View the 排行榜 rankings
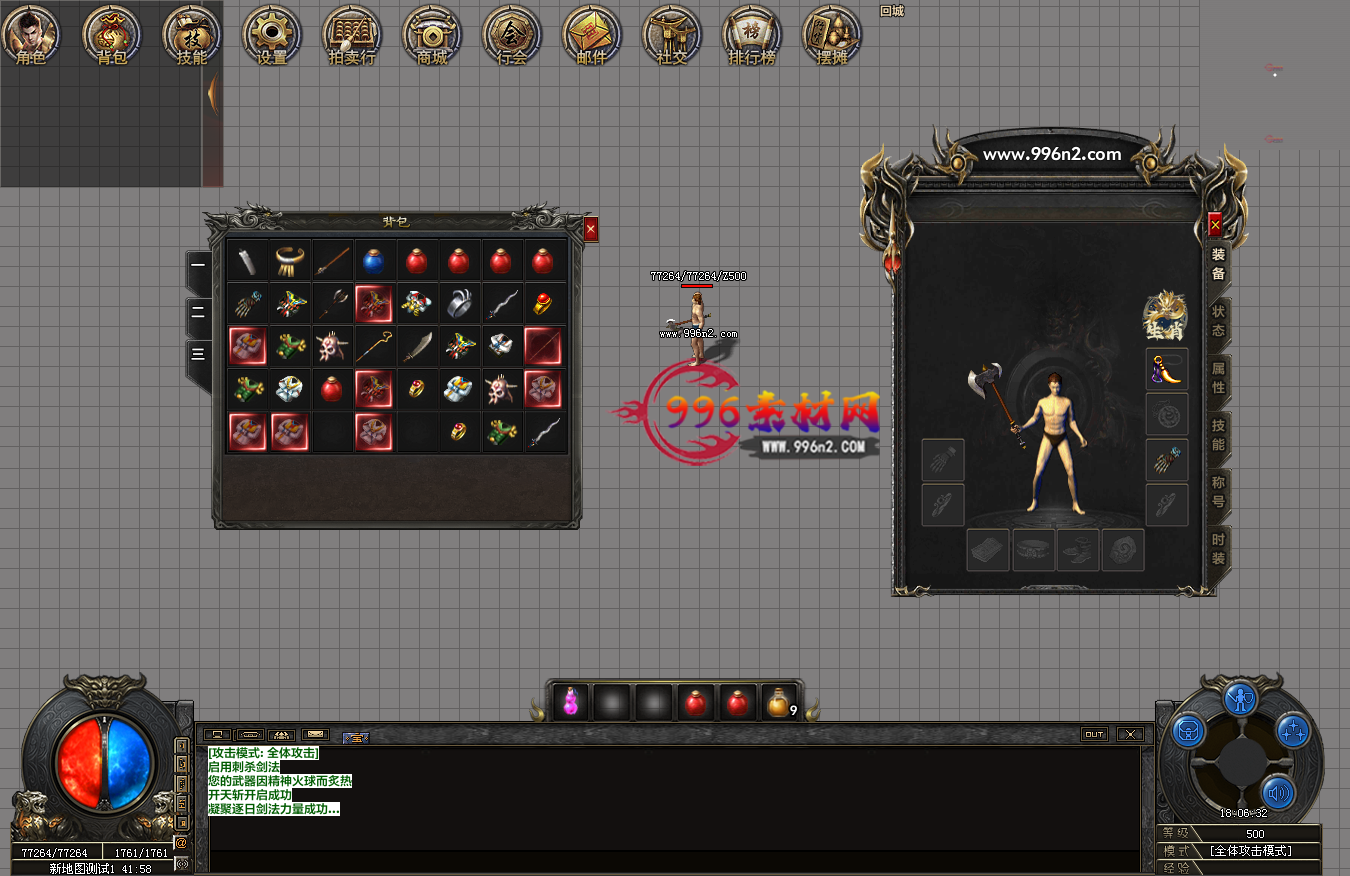The height and width of the screenshot is (876, 1350). [751, 35]
